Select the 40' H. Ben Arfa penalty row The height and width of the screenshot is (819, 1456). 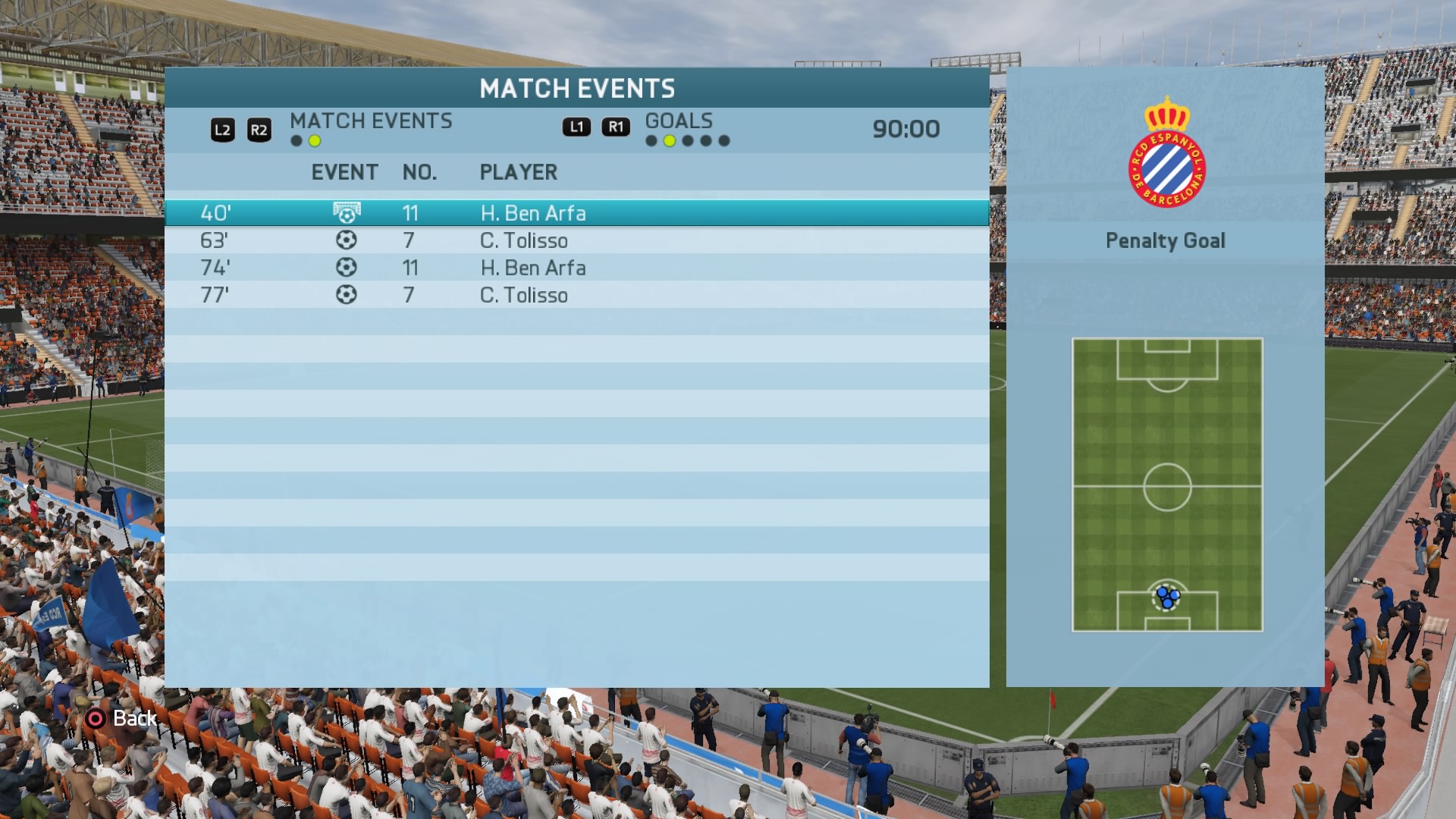576,213
